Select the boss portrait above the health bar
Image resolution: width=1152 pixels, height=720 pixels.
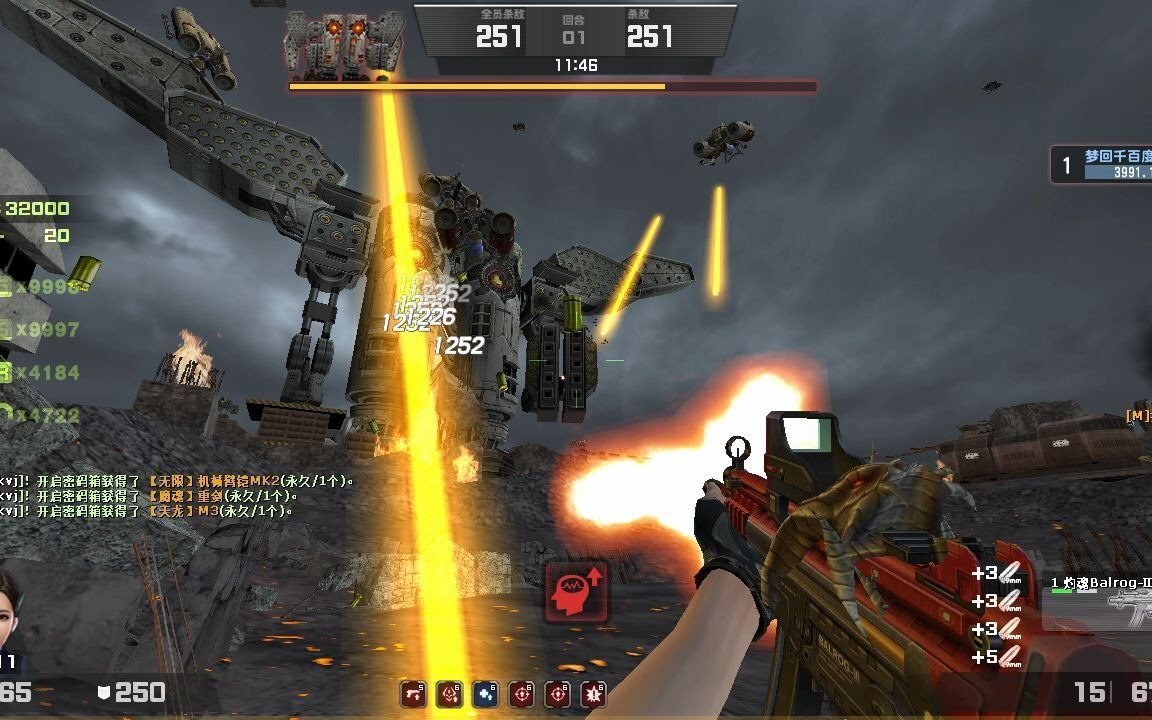(x=344, y=45)
